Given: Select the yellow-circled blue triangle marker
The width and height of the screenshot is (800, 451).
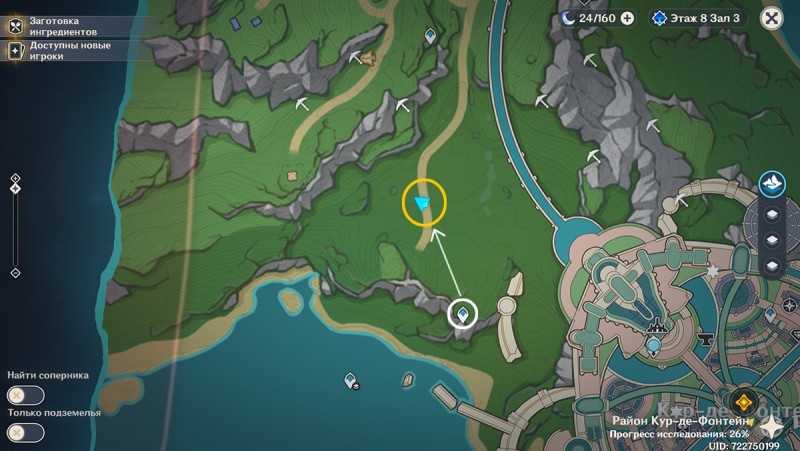Looking at the screenshot, I should (x=423, y=204).
